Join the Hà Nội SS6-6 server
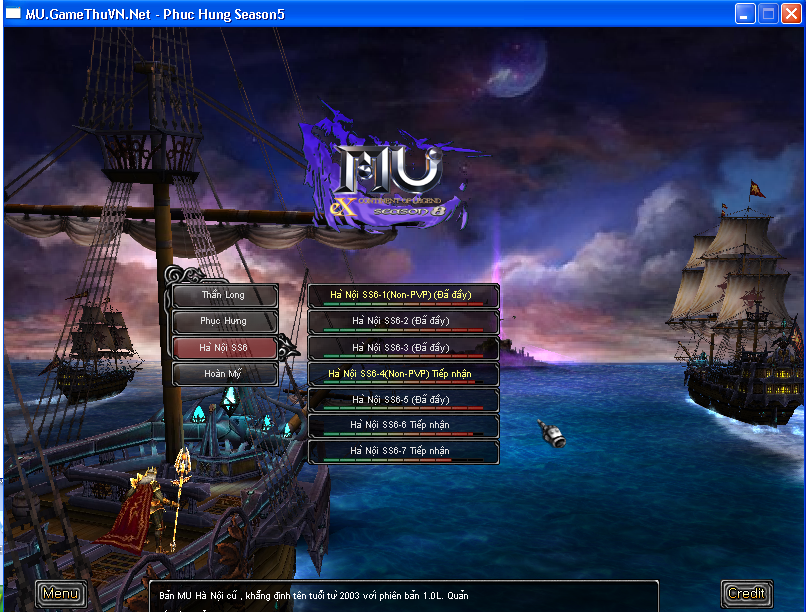Viewport: 806px width, 612px height. point(402,426)
